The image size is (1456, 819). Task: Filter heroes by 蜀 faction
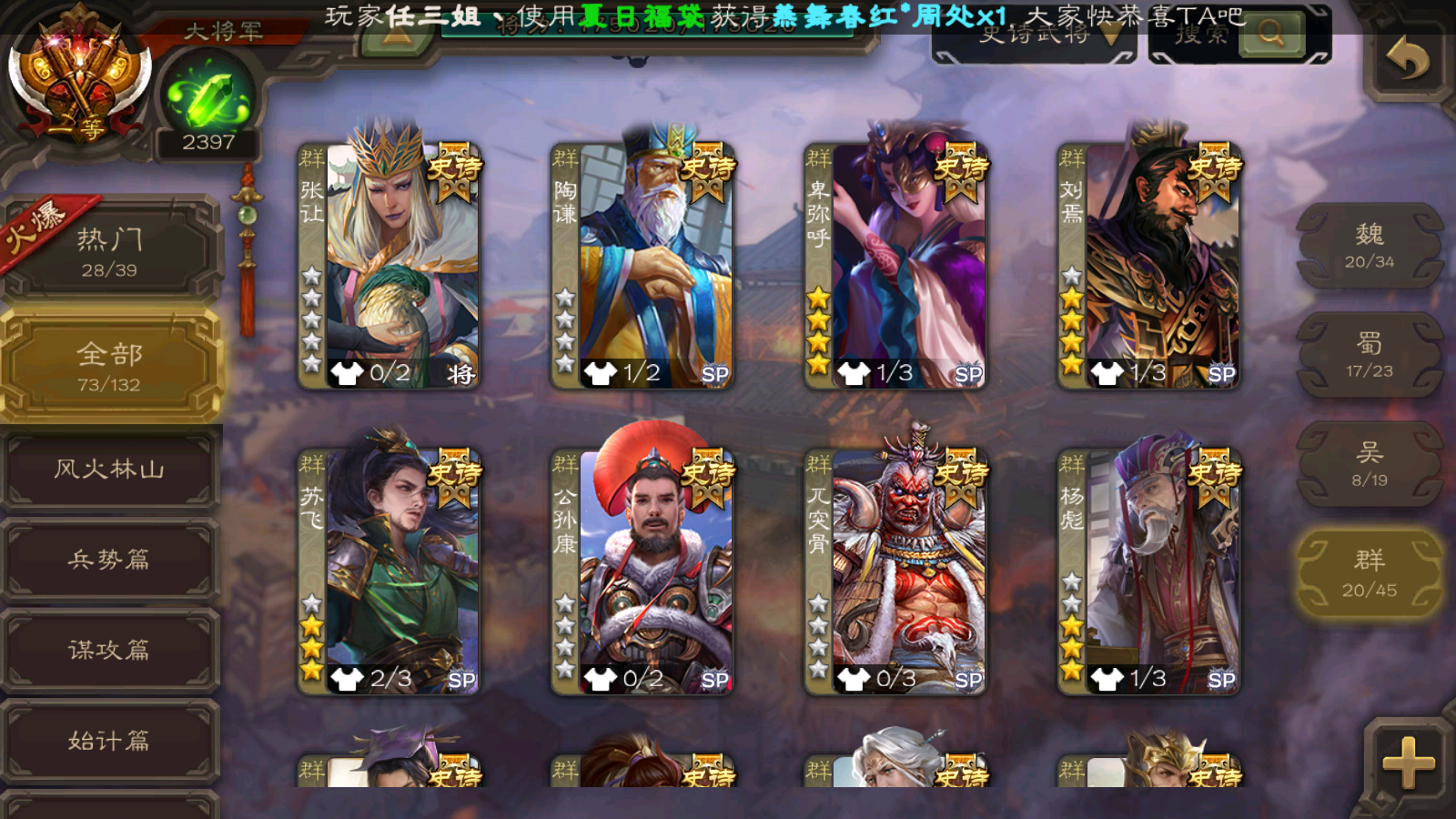[1370, 355]
